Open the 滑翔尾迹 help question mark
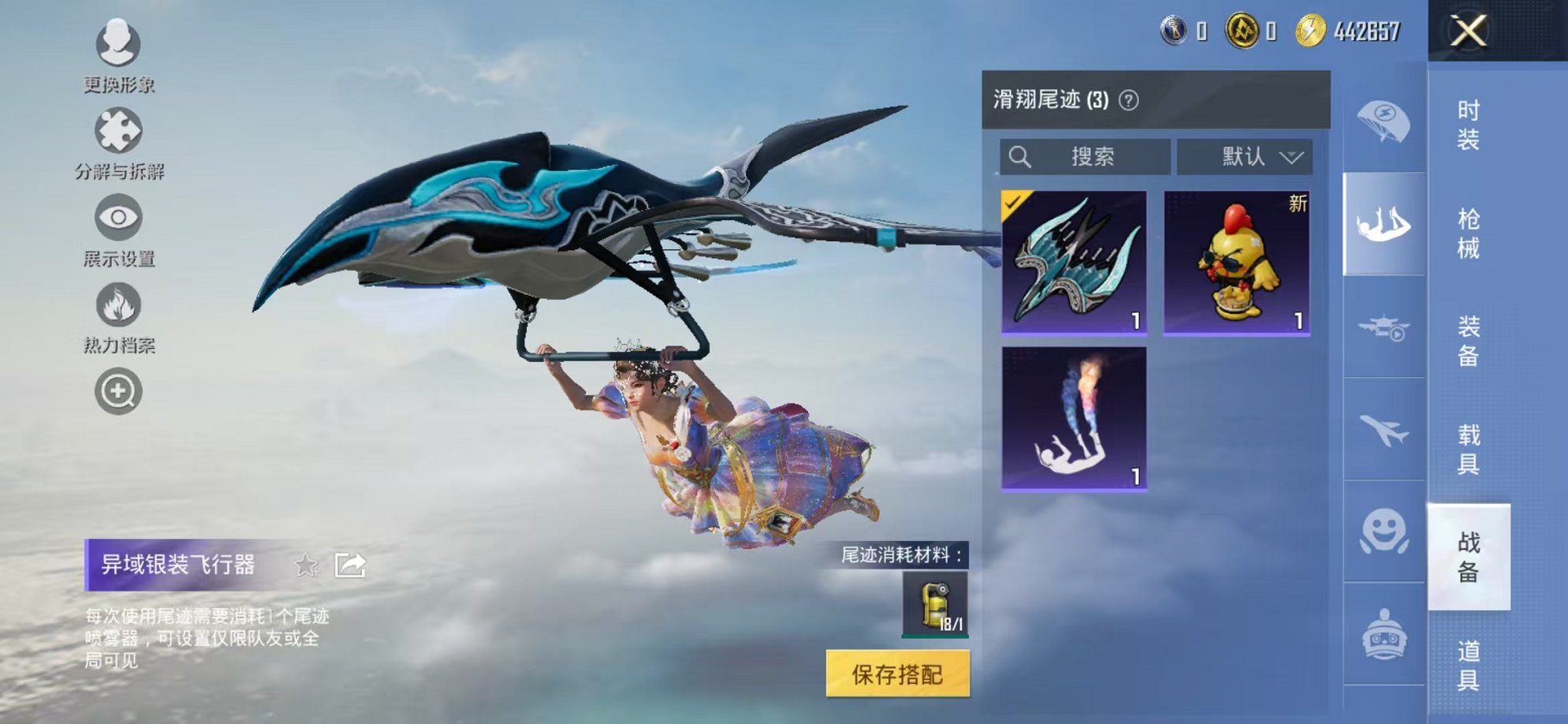This screenshot has width=1568, height=724. [1130, 101]
